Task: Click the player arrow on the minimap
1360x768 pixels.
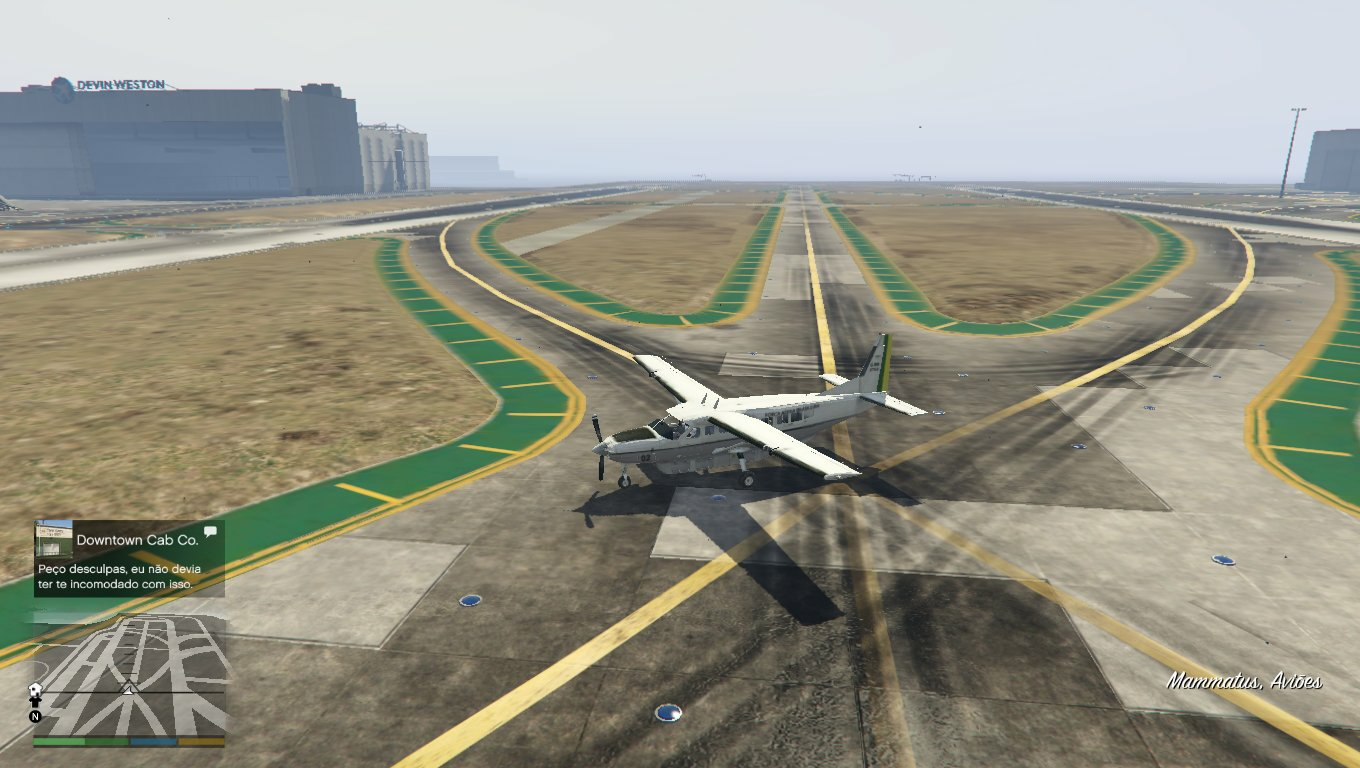Action: tap(128, 688)
